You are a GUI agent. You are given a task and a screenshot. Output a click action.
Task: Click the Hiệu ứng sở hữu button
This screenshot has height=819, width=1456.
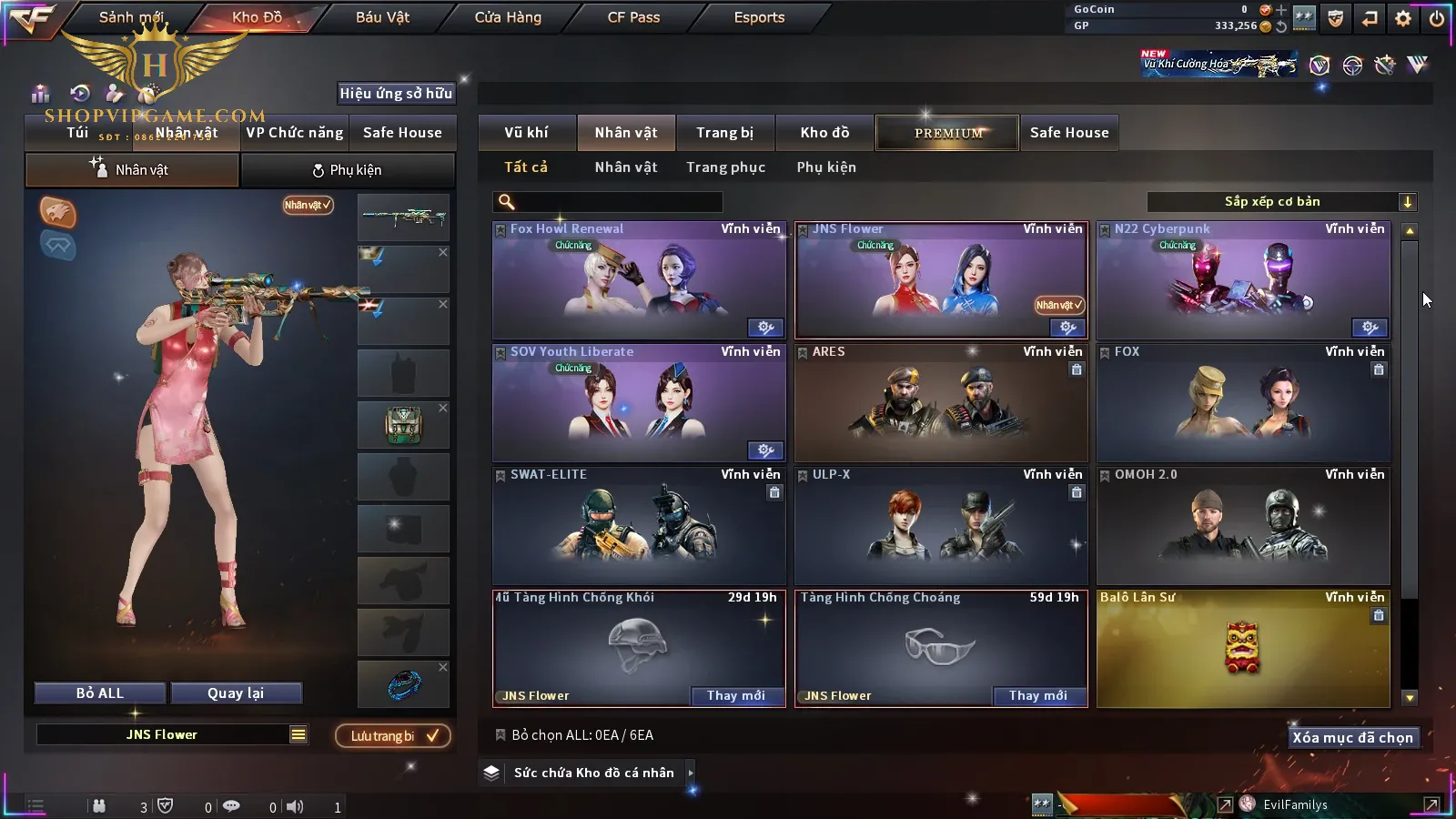pyautogui.click(x=396, y=94)
